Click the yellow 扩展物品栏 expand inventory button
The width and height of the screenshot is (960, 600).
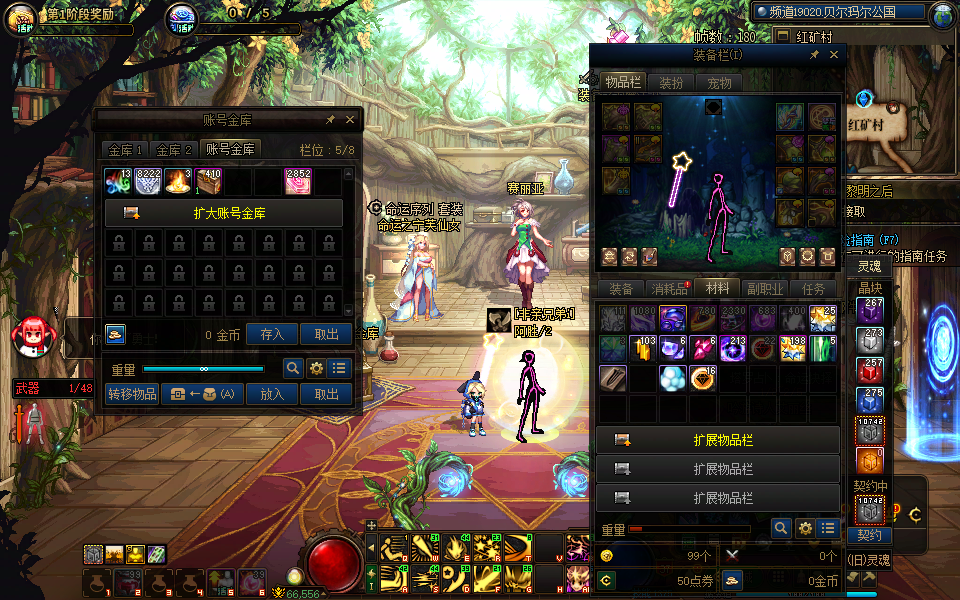718,441
